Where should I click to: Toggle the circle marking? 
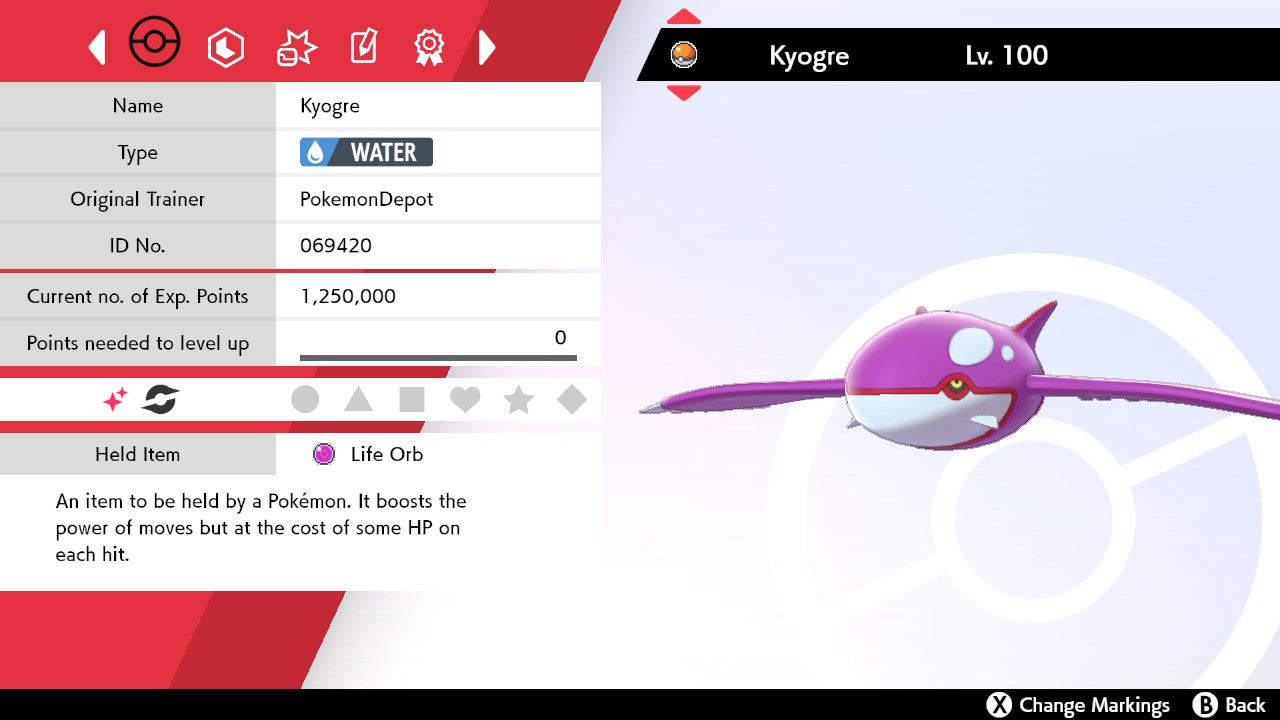point(305,400)
